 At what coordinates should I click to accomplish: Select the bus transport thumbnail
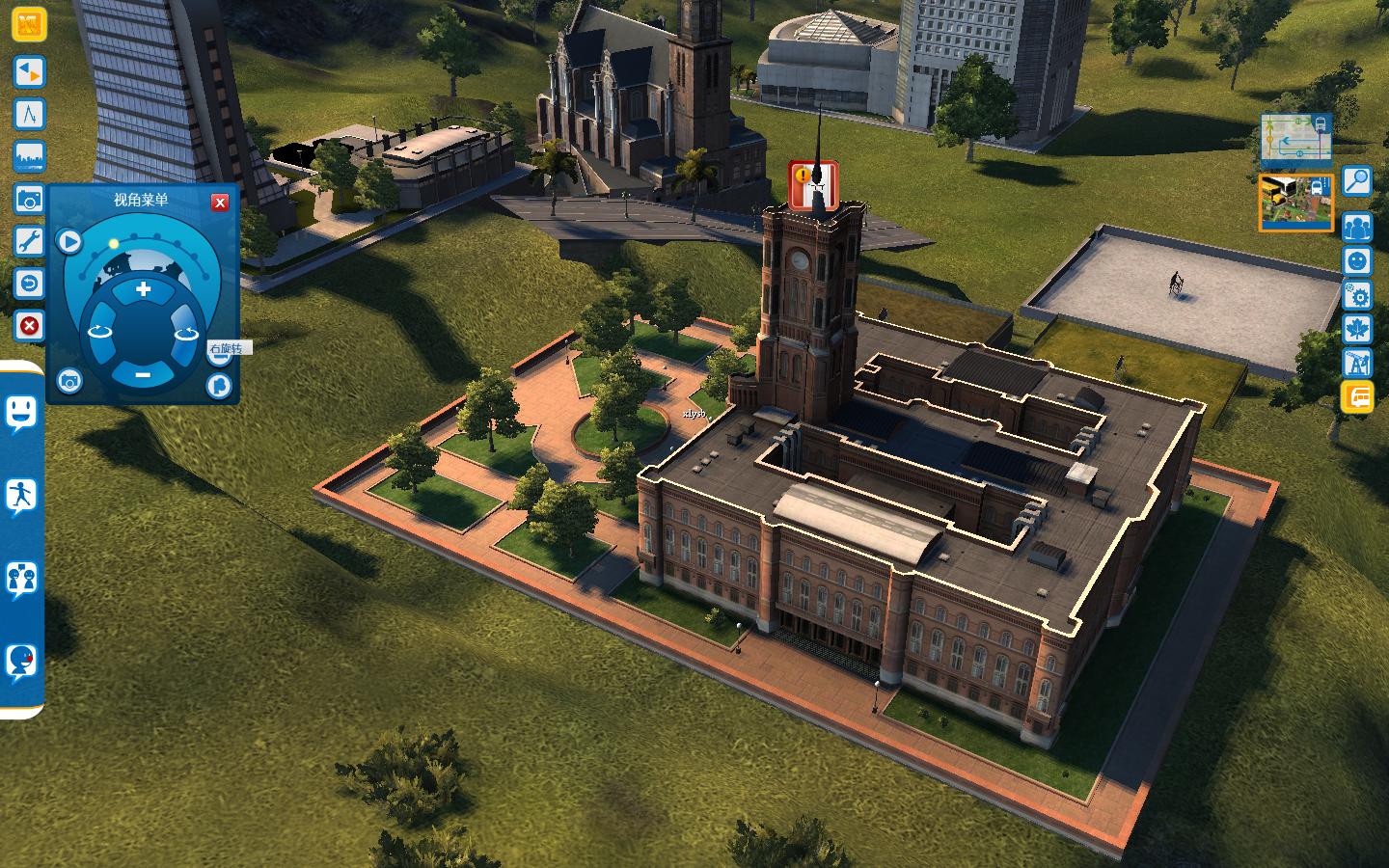[1295, 203]
